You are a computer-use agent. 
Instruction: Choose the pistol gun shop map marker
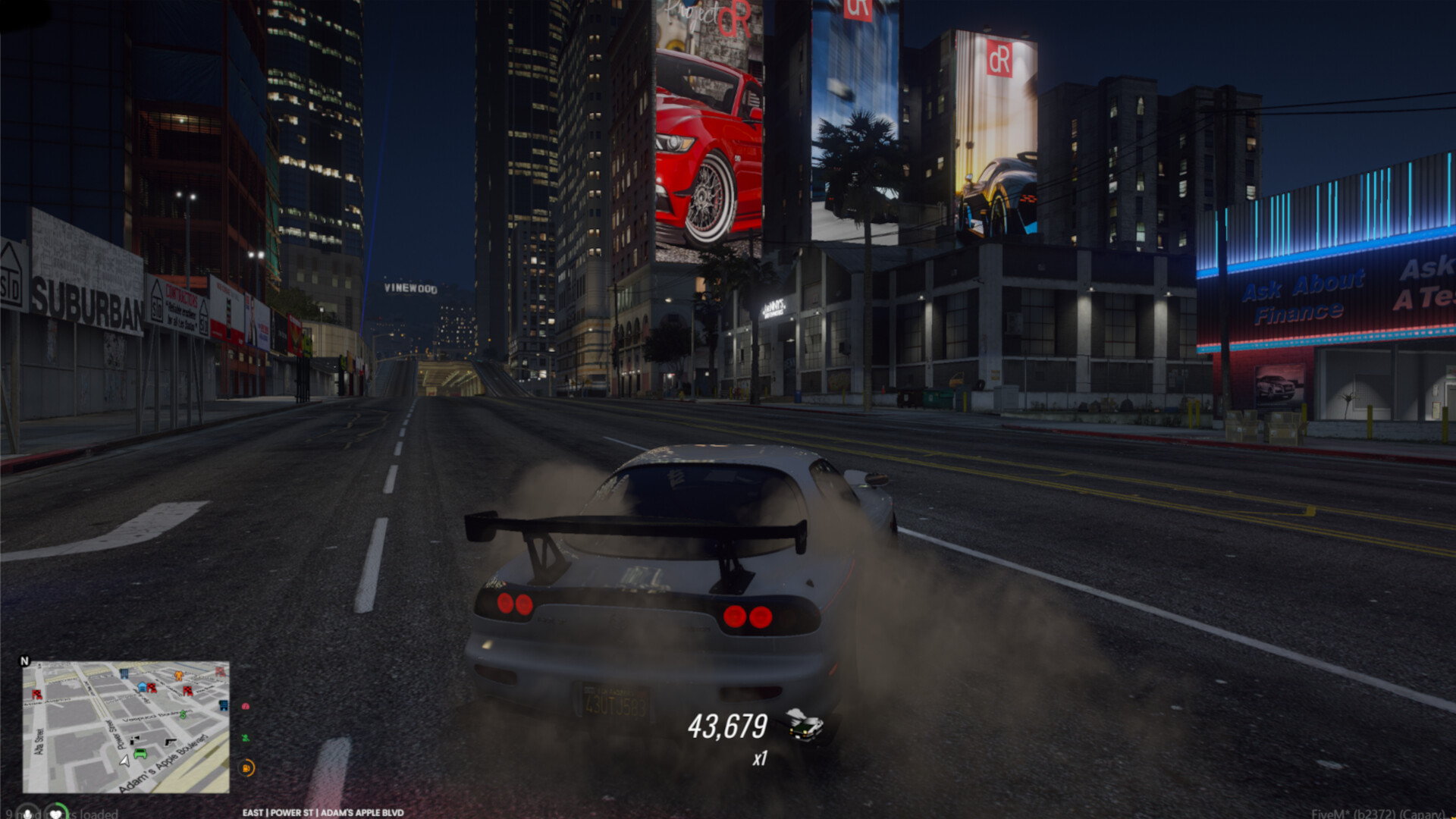[170, 742]
